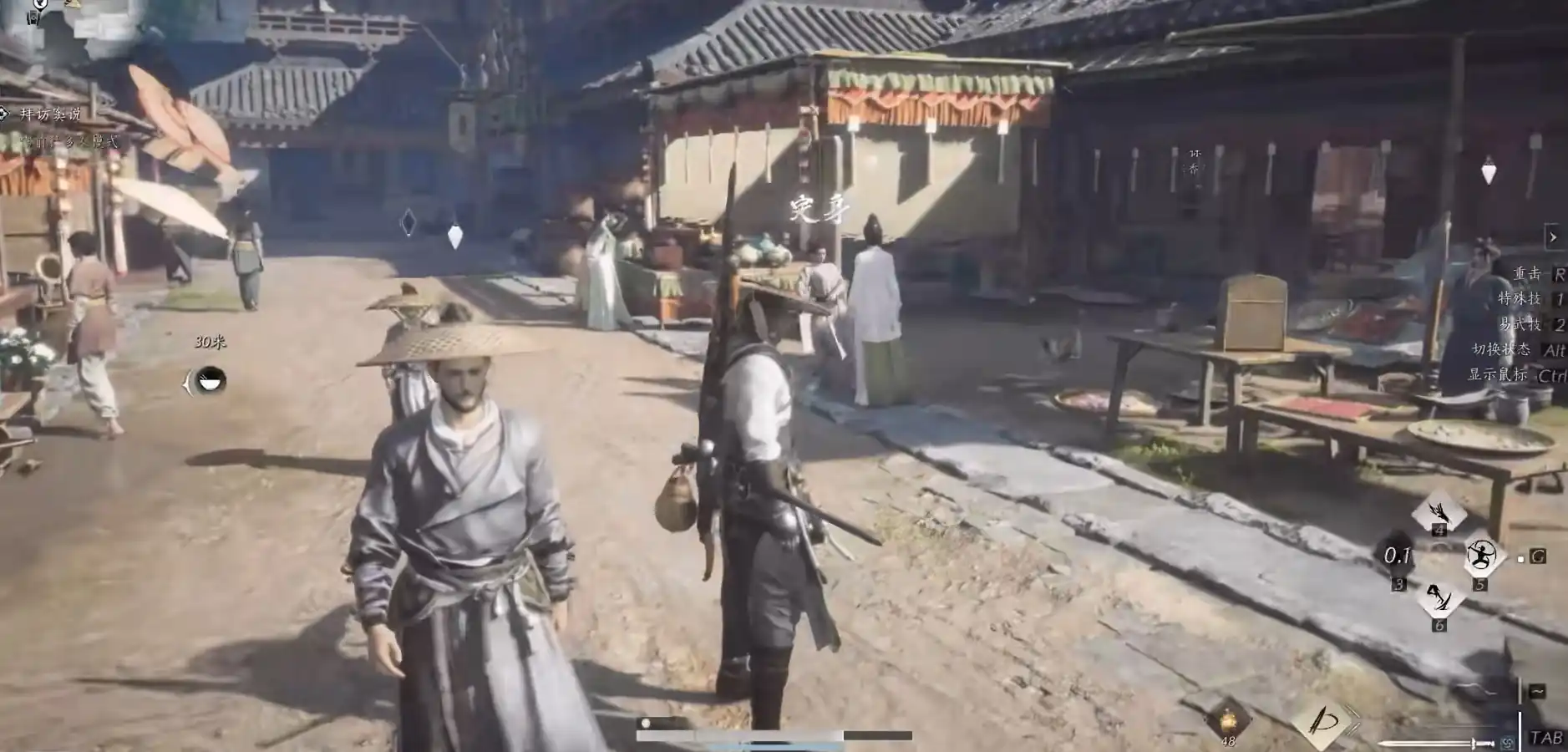Open the weapon flourish icon near TAB

coord(1325,720)
